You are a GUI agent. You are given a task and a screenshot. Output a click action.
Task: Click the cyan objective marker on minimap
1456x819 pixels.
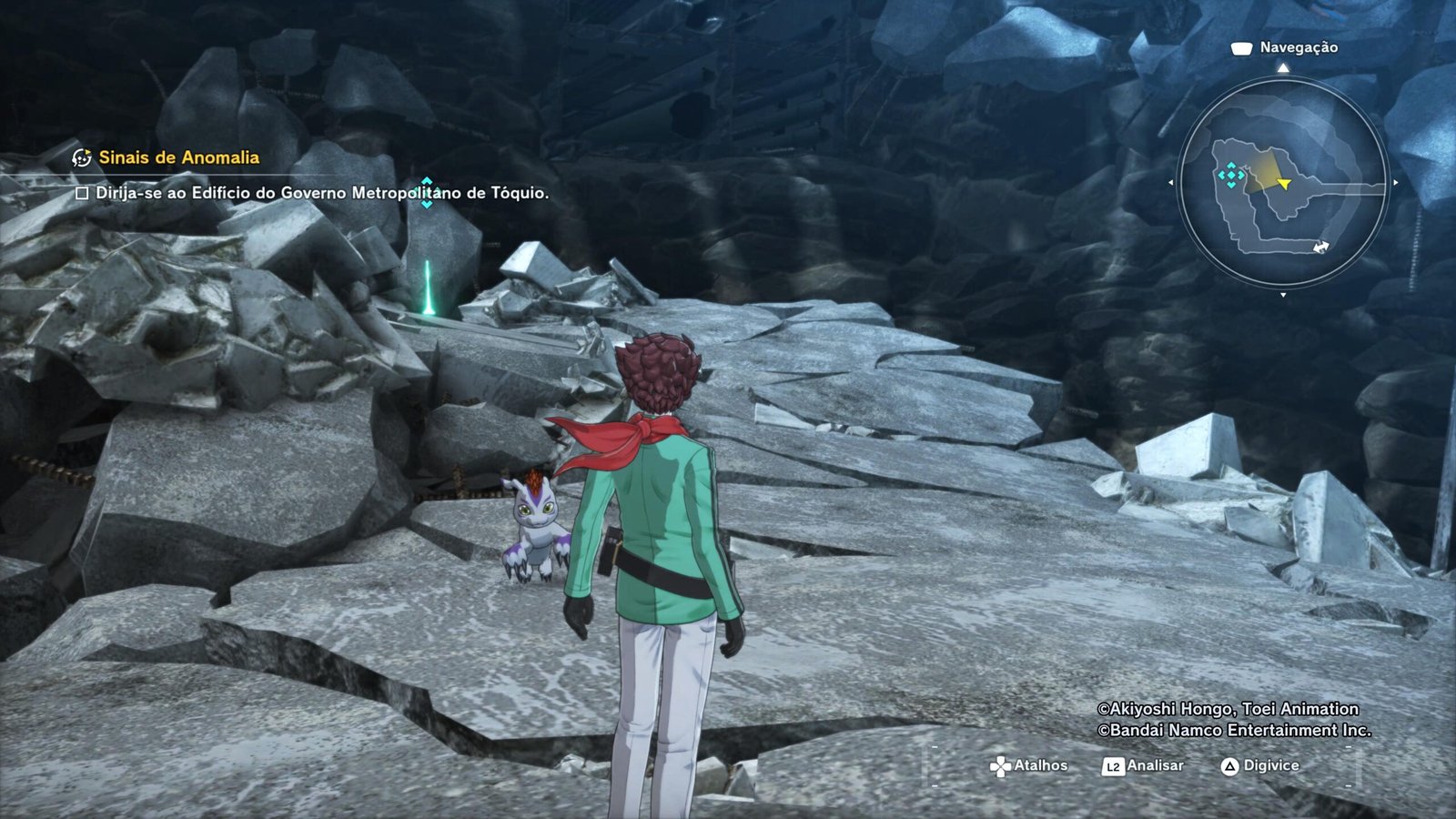click(1231, 176)
